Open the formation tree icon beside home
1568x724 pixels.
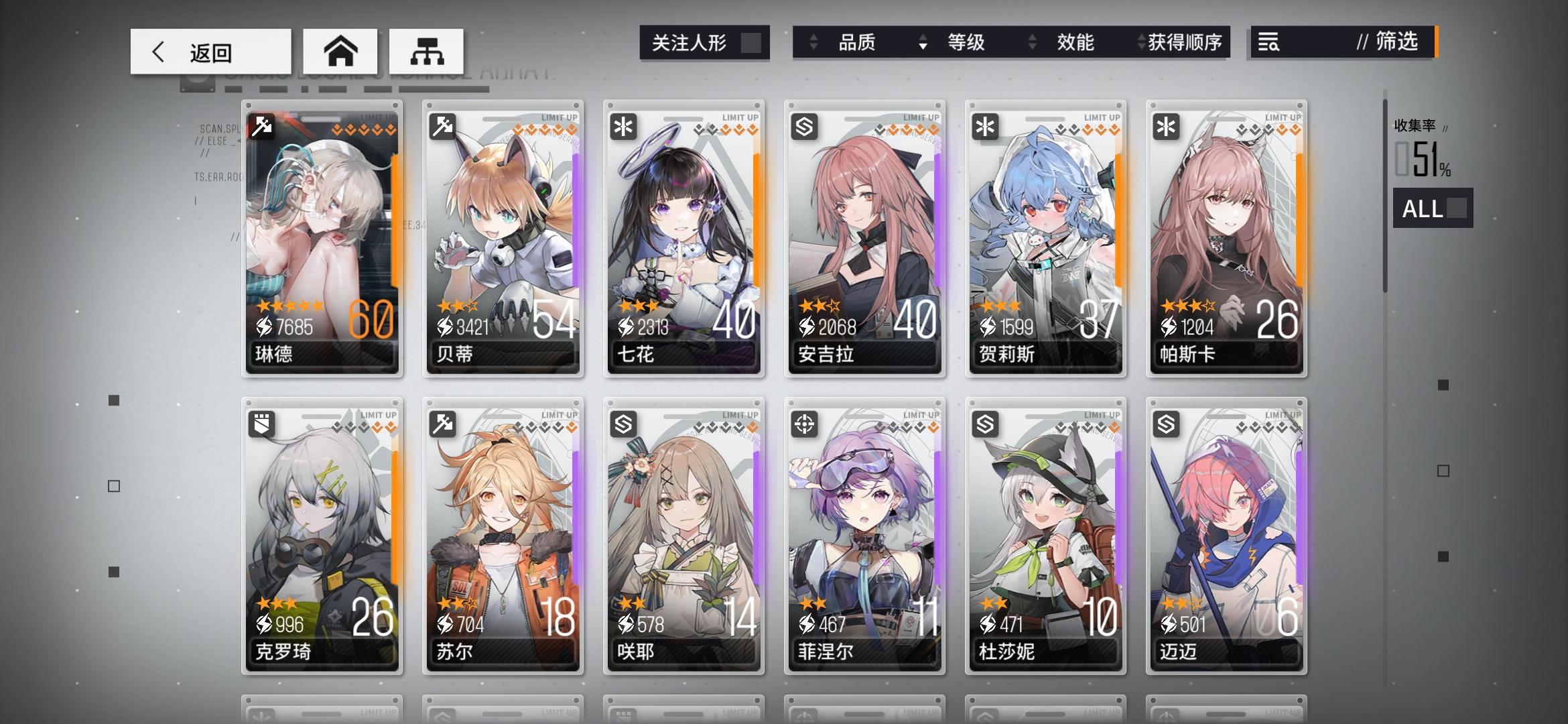tap(426, 51)
